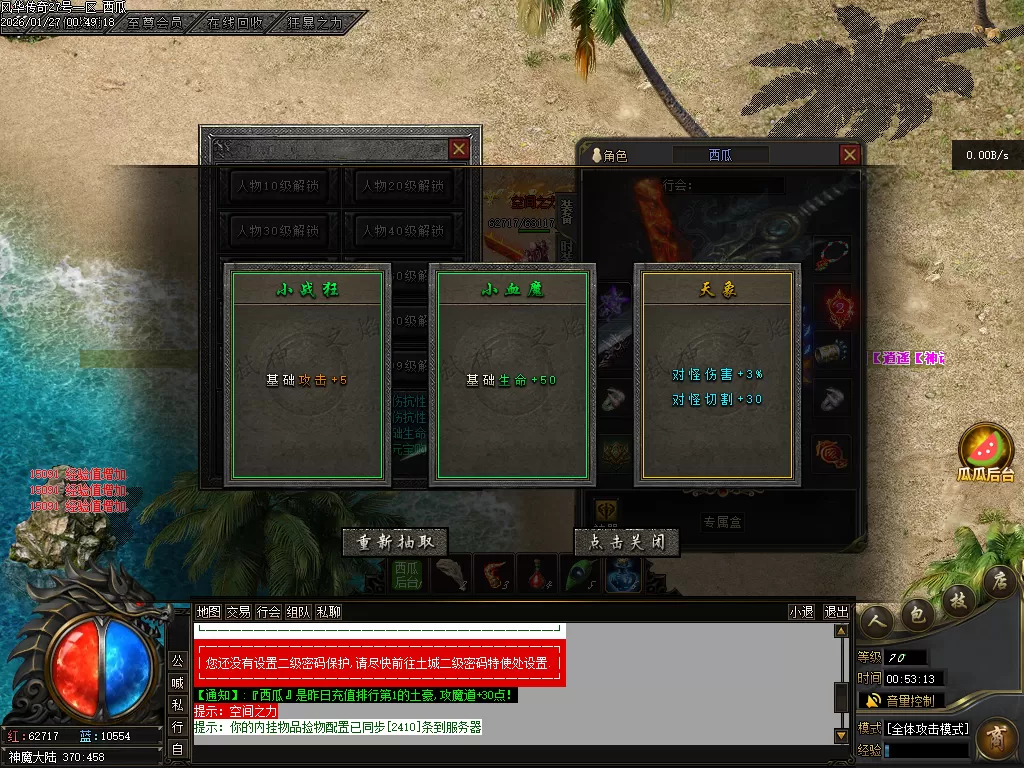1024x768 pixels.
Task: Close the level unlock window
Action: pyautogui.click(x=458, y=149)
